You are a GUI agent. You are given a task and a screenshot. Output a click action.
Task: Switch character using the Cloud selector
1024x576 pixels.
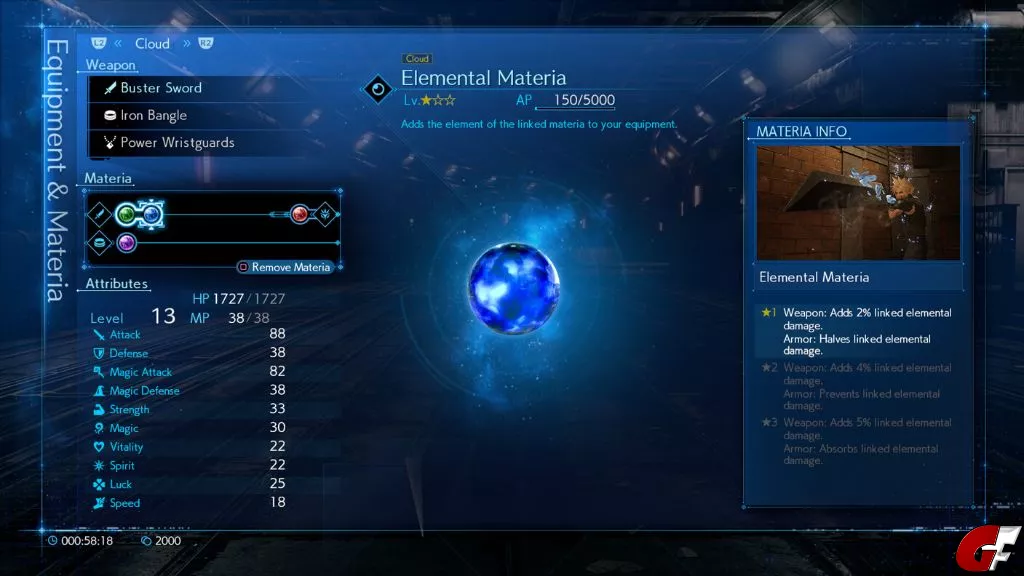(x=152, y=43)
